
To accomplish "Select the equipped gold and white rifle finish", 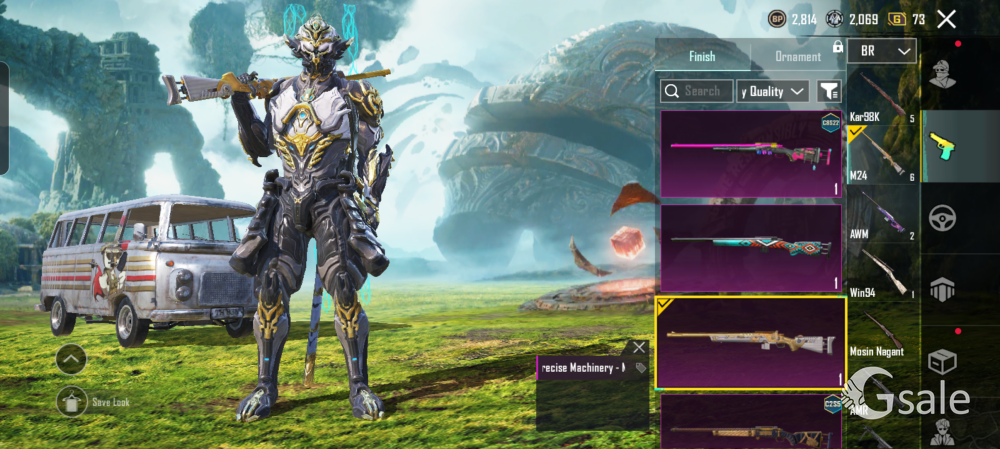I will [x=751, y=341].
